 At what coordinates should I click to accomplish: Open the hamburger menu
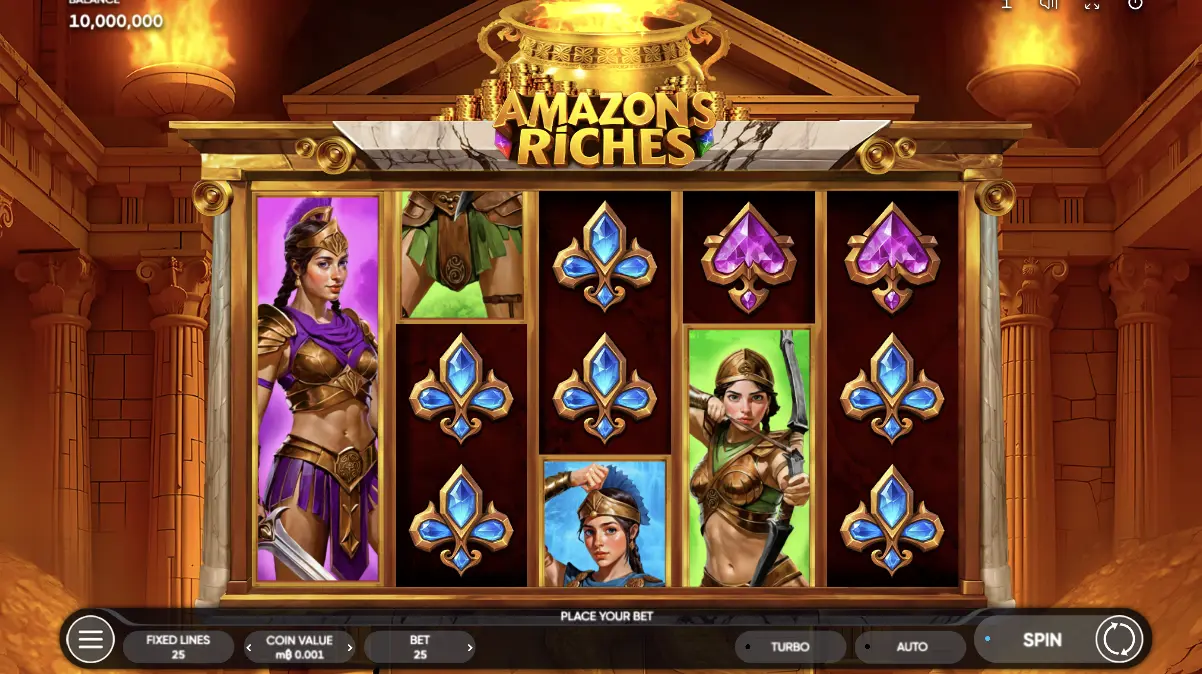[90, 639]
